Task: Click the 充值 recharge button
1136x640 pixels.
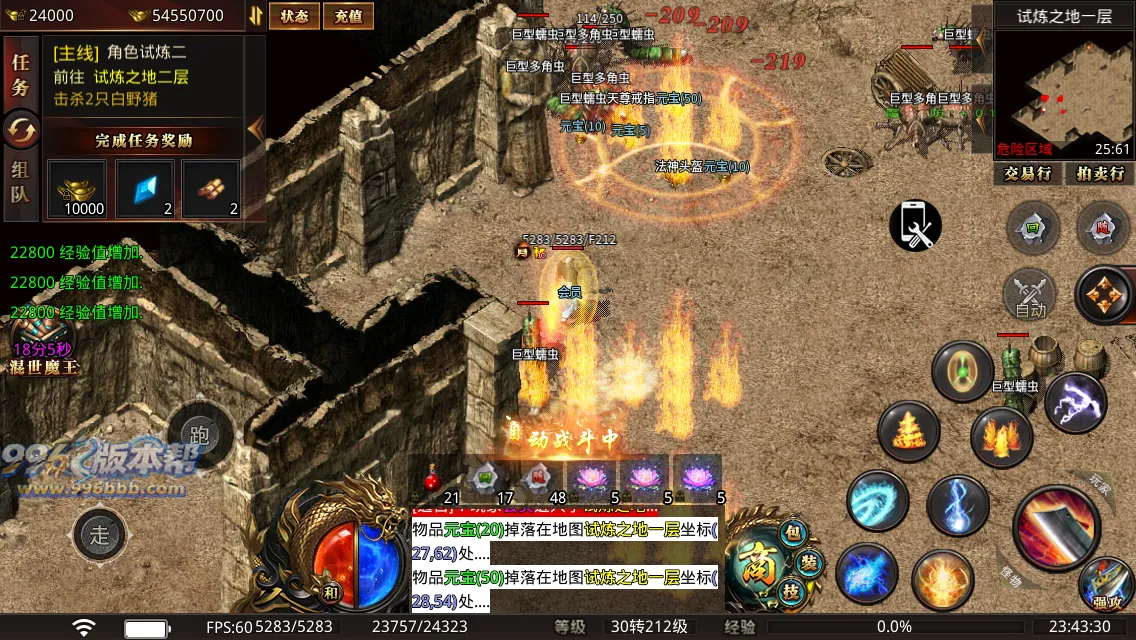Action: click(348, 16)
